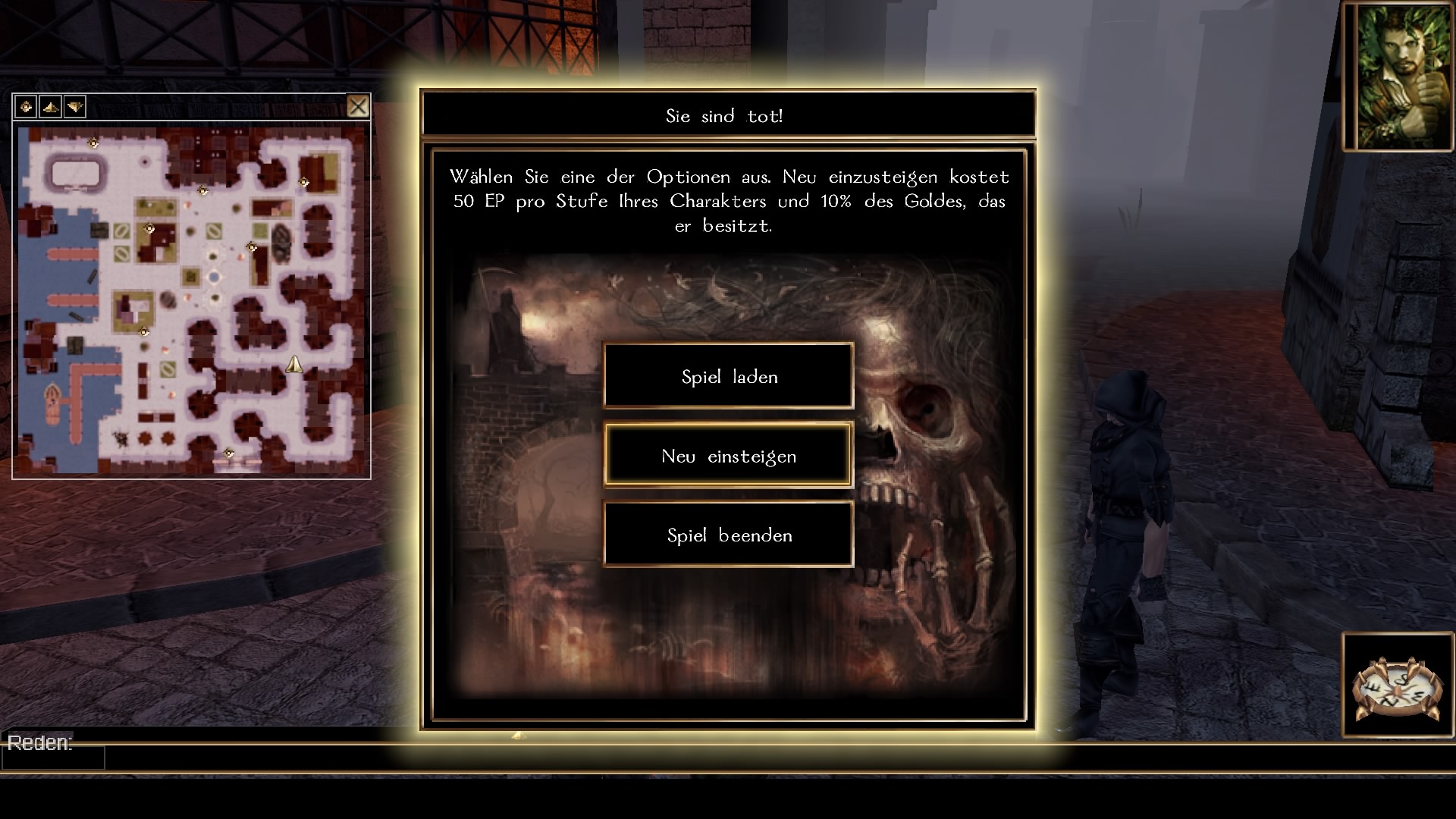
Task: Close the minimap window
Action: 358,106
